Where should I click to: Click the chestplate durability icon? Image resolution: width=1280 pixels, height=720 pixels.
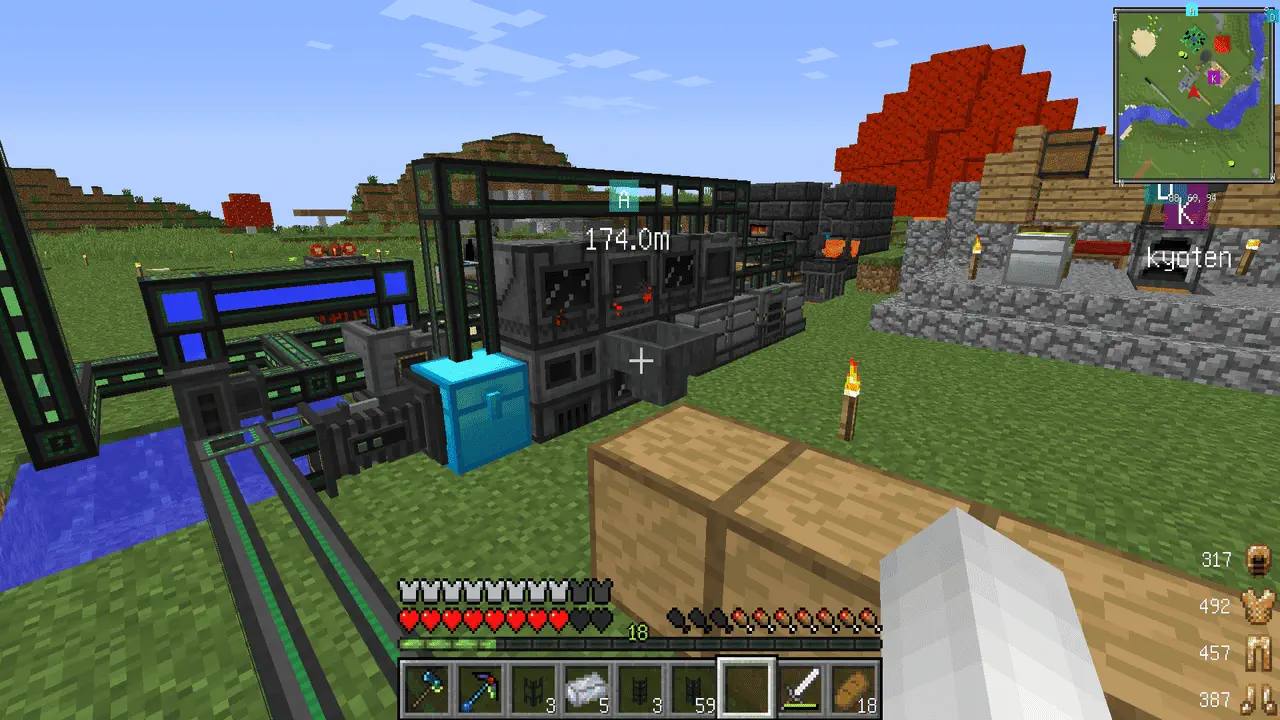(1257, 606)
